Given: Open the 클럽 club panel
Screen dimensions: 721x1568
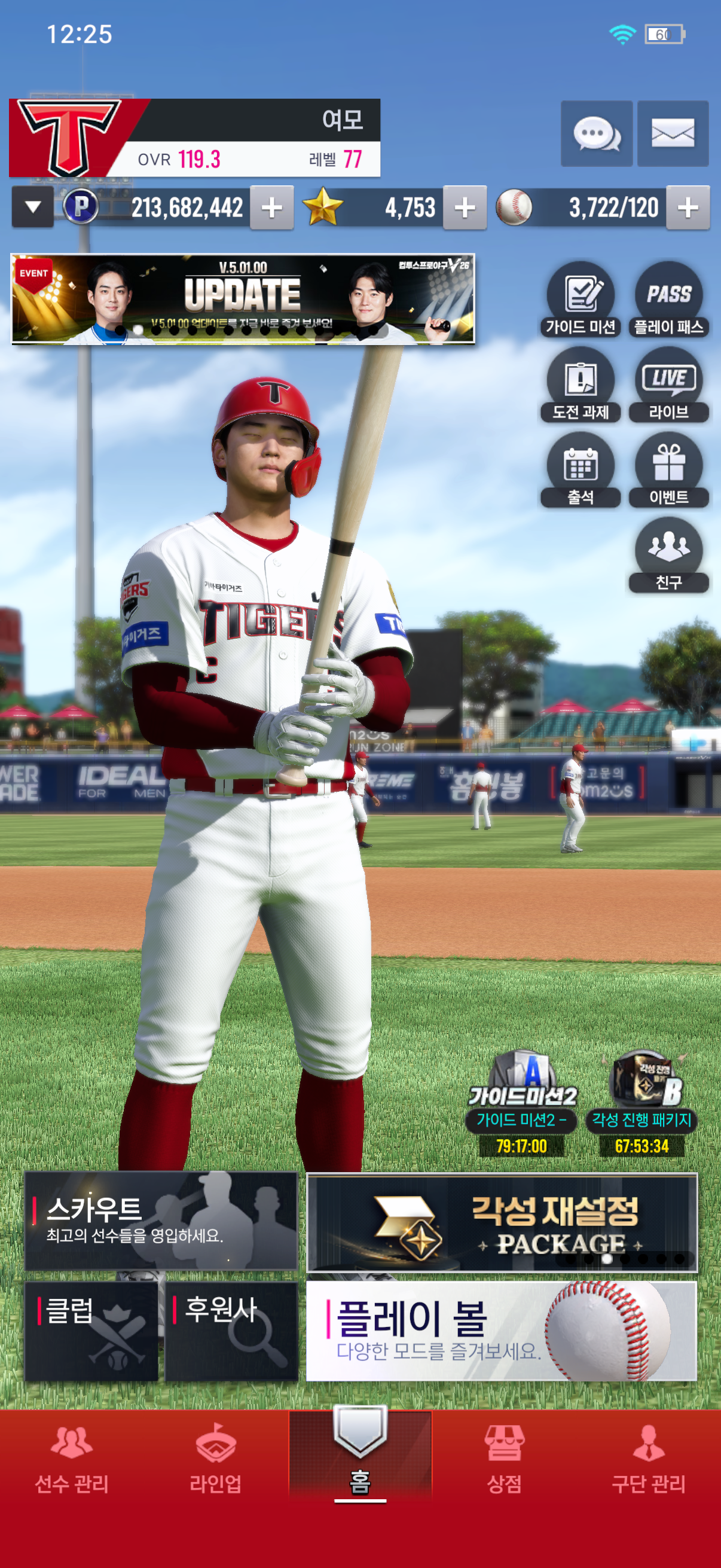Looking at the screenshot, I should (92, 1331).
